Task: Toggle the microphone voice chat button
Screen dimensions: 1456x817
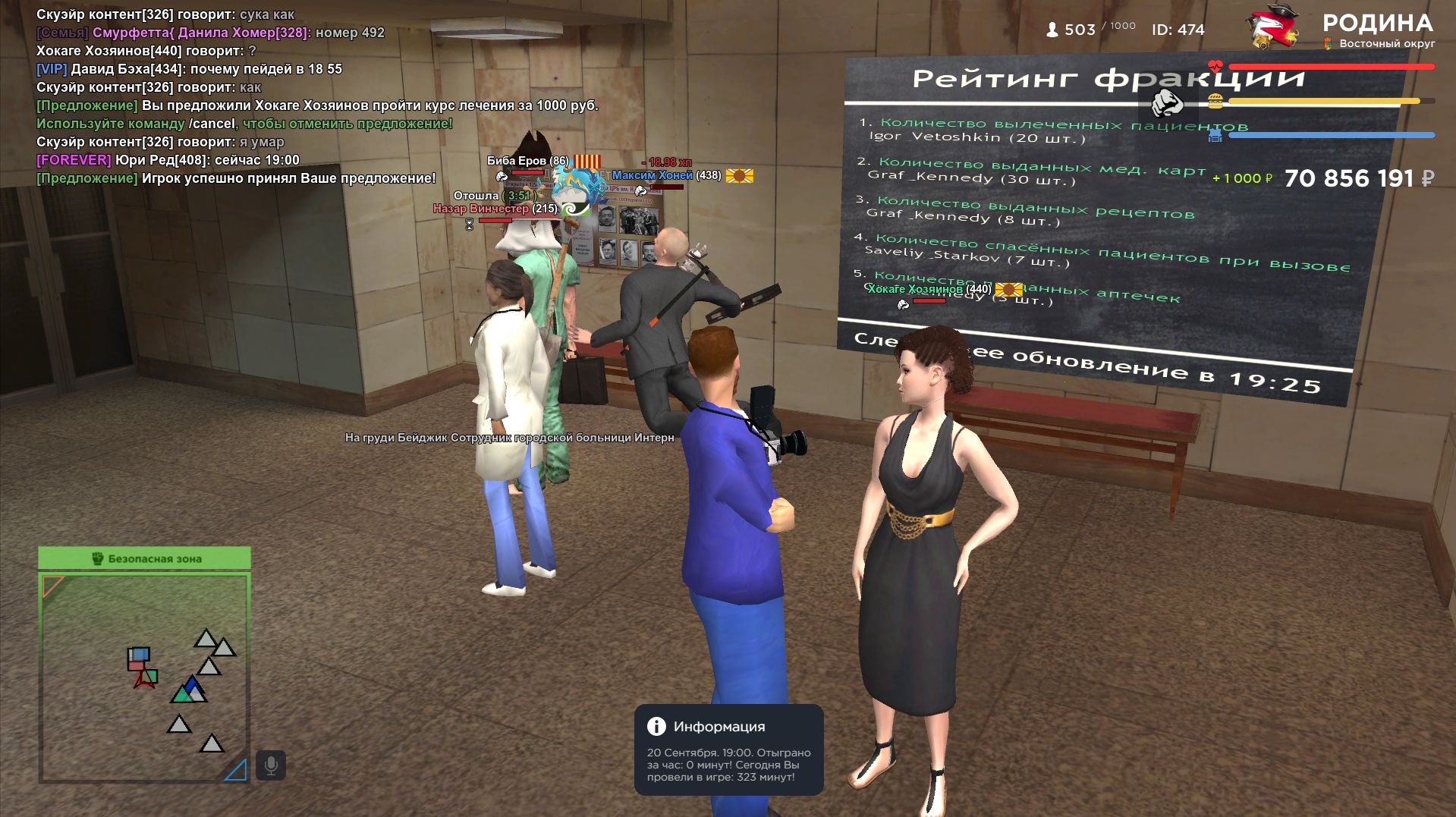Action: pyautogui.click(x=271, y=765)
